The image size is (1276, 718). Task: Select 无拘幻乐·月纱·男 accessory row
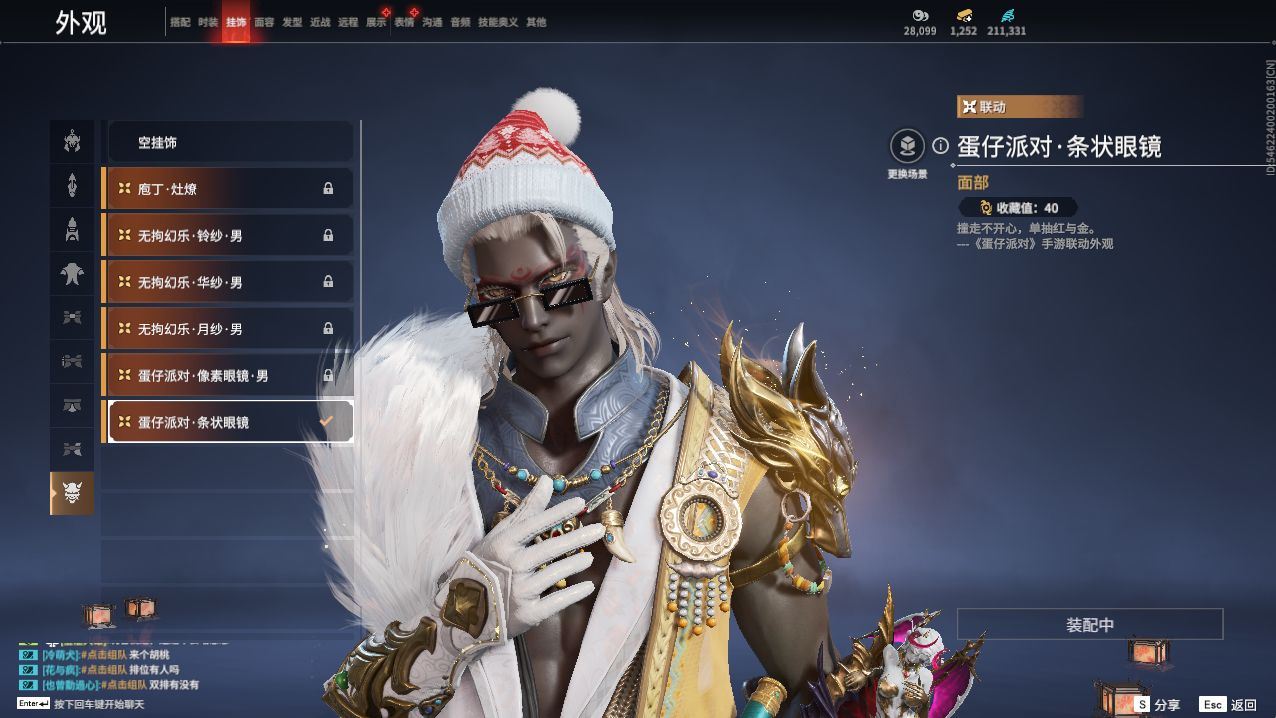[228, 329]
